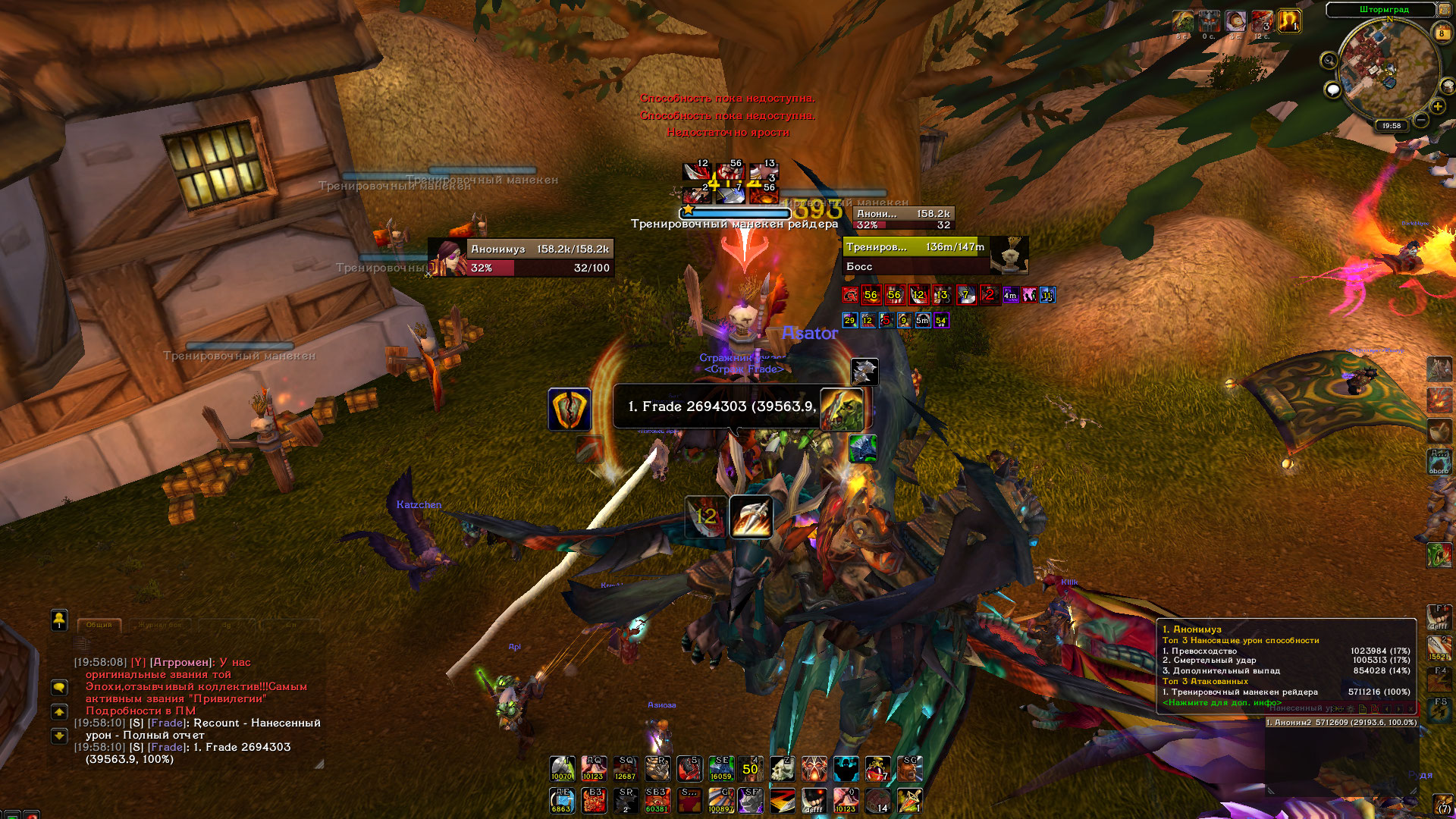1456x819 pixels.
Task: Click the chat scroll-up arrow button
Action: point(59,712)
